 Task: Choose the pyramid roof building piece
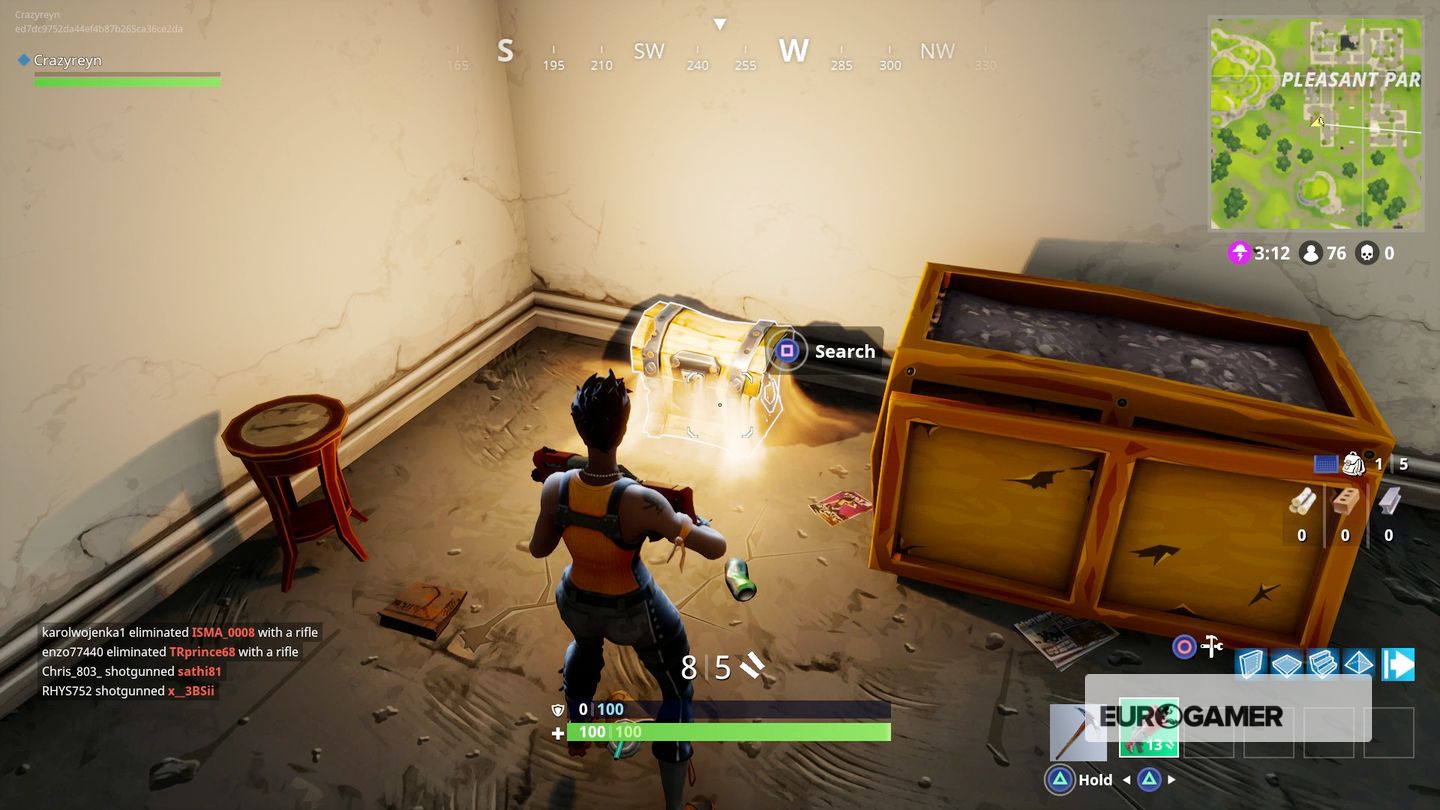point(1358,664)
